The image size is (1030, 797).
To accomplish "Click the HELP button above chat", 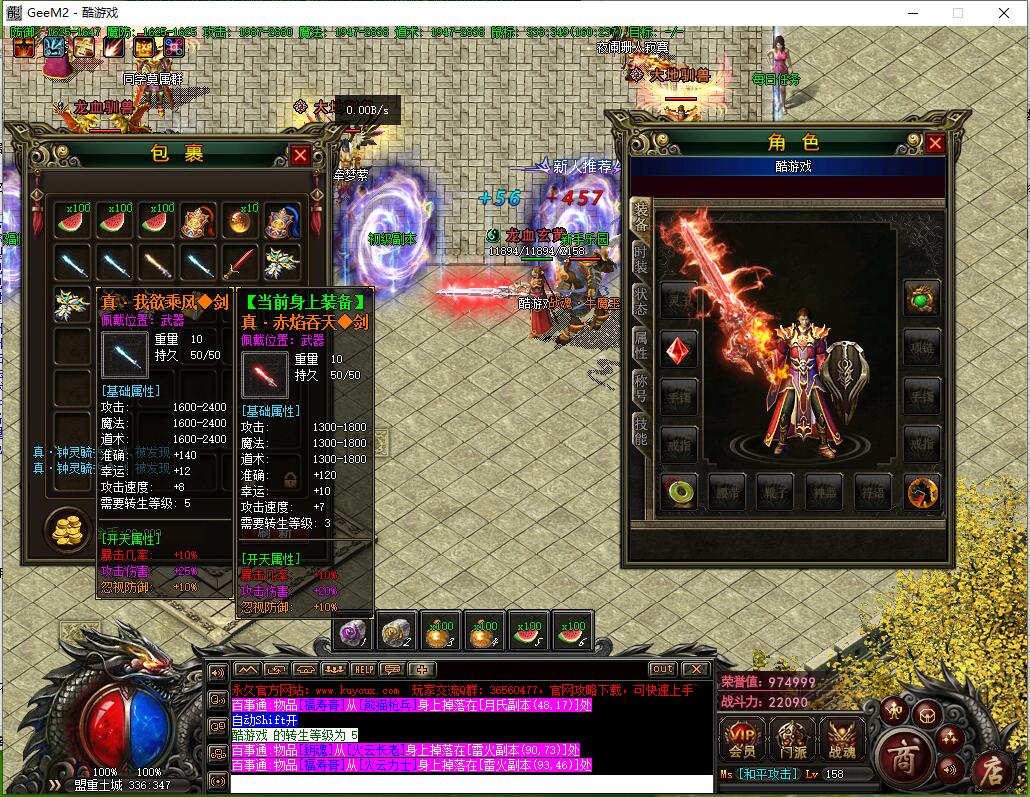I will click(362, 669).
